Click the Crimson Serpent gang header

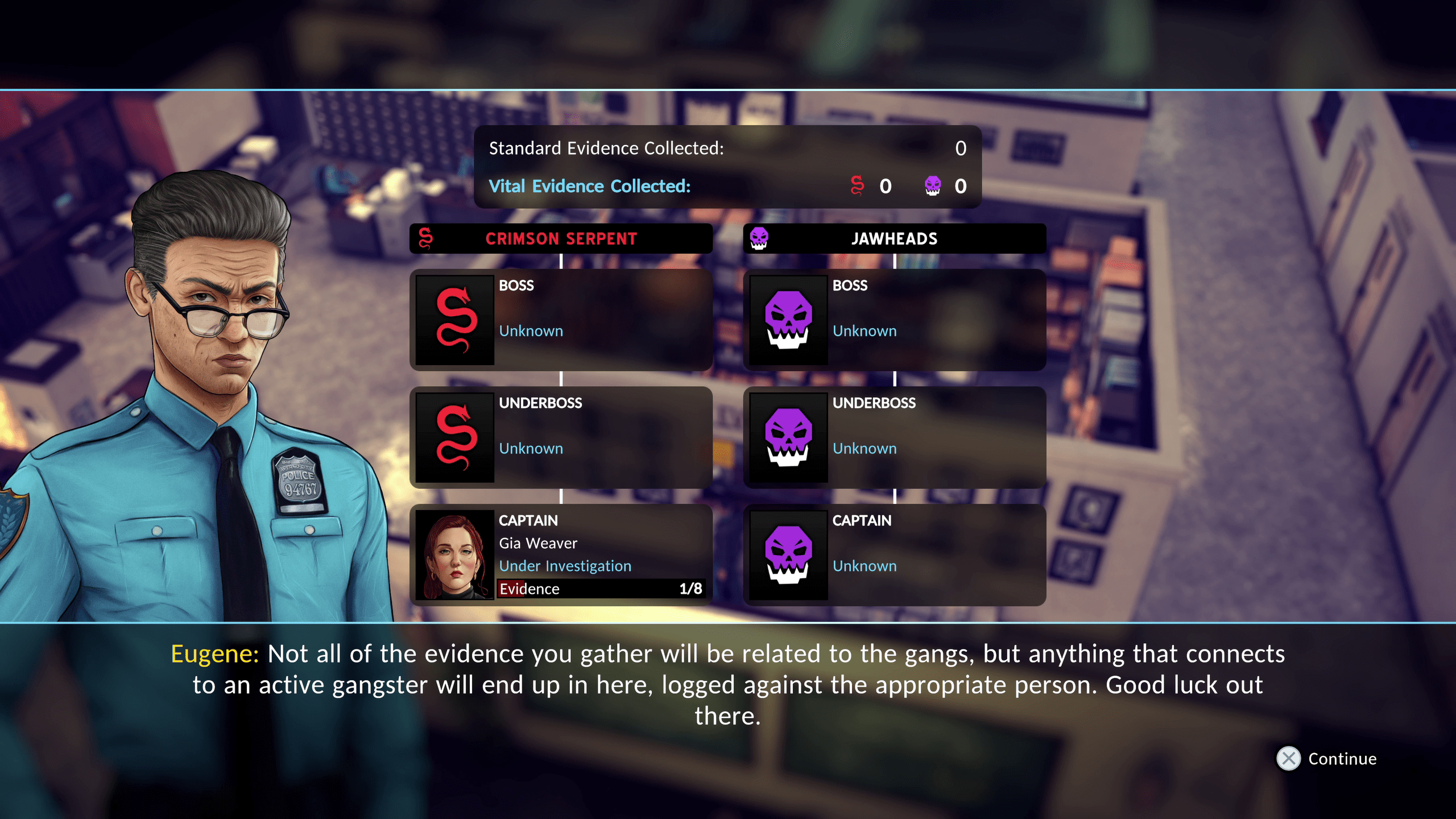click(561, 238)
